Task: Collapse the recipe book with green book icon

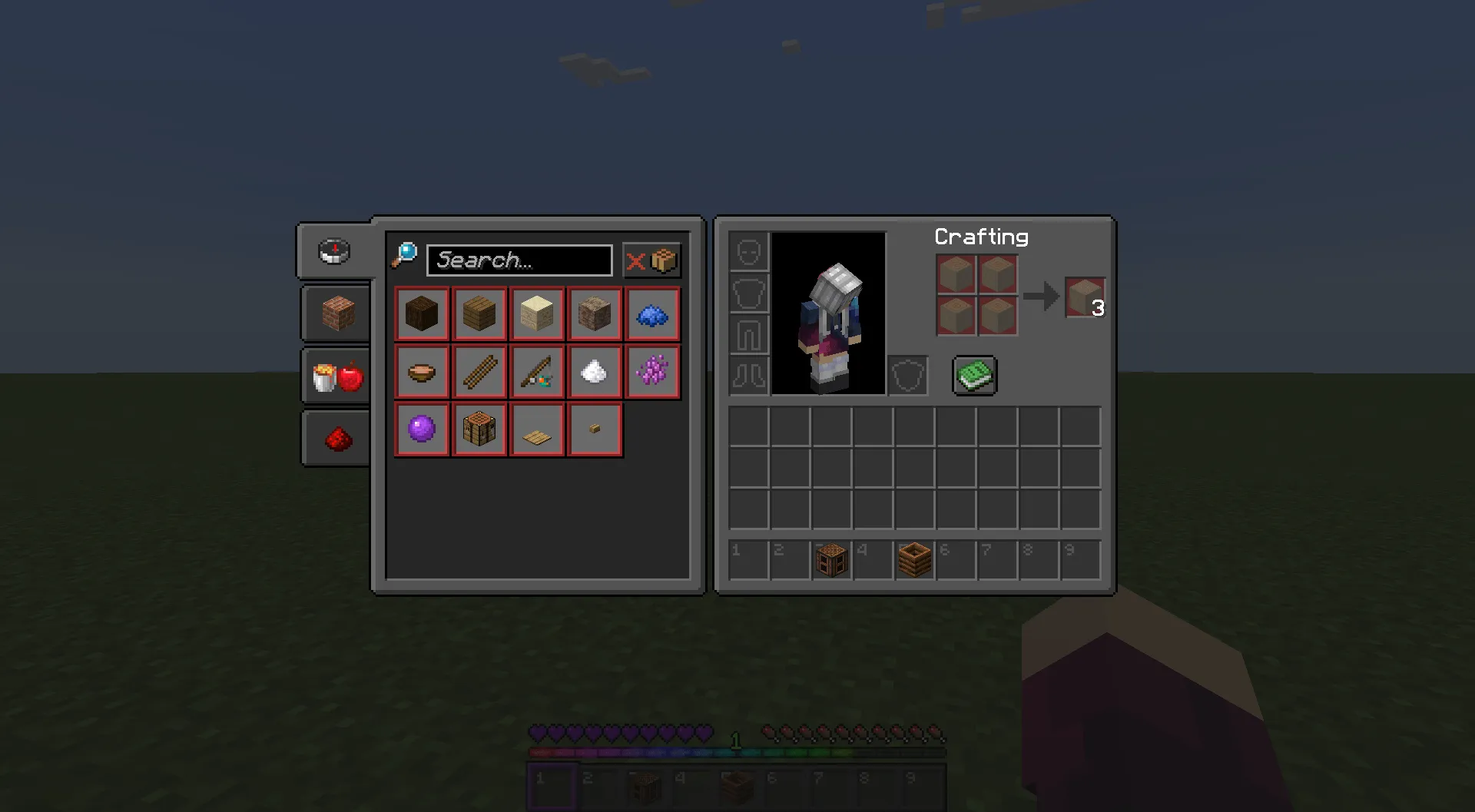Action: (974, 376)
